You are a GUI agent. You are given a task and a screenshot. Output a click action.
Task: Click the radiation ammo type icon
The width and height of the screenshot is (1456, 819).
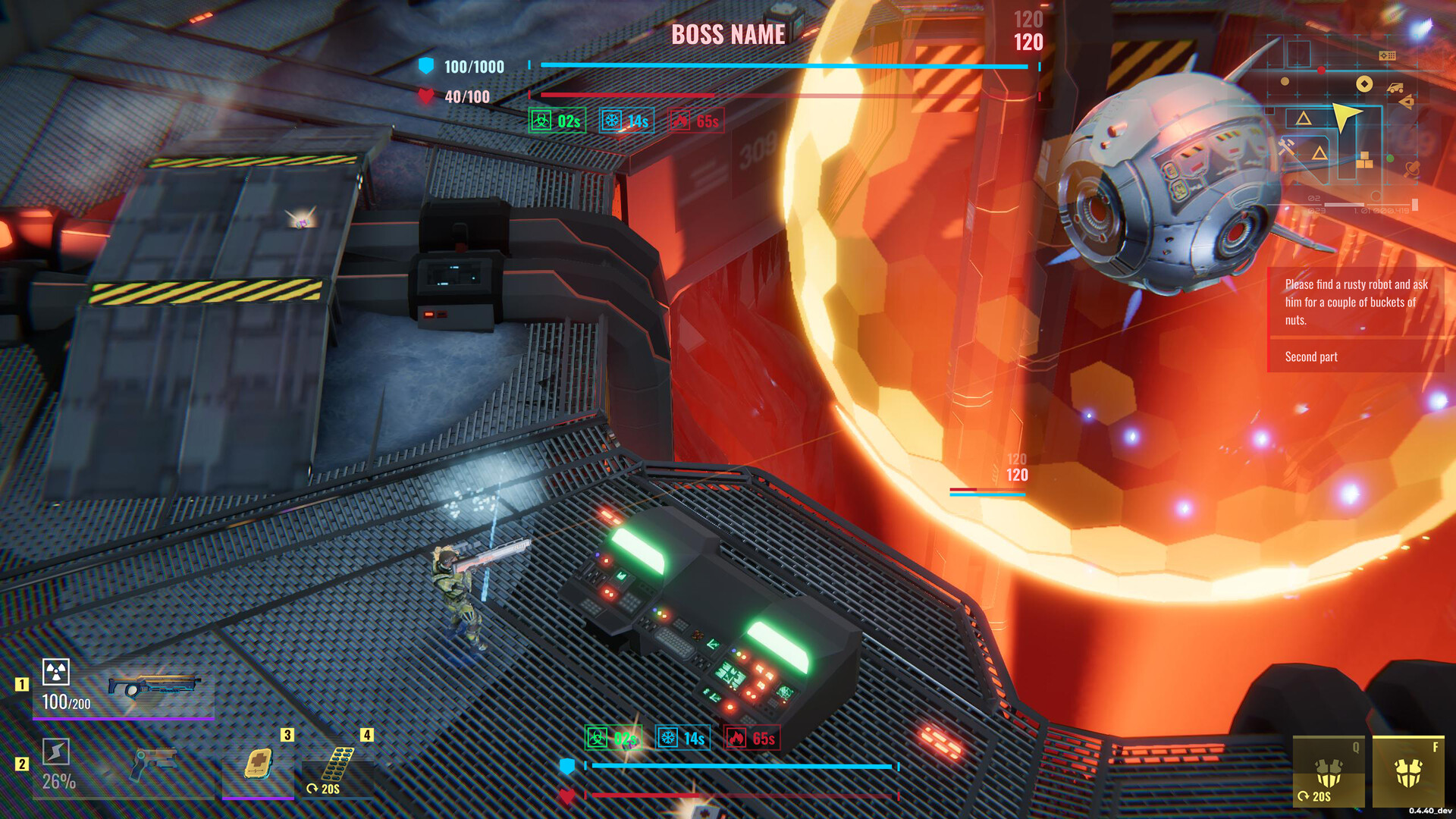56,672
